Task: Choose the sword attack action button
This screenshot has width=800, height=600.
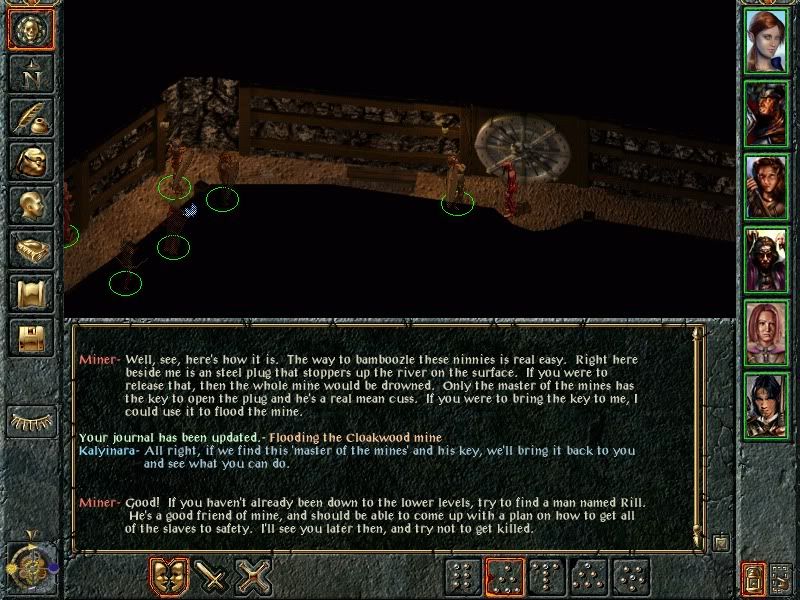Action: 212,577
